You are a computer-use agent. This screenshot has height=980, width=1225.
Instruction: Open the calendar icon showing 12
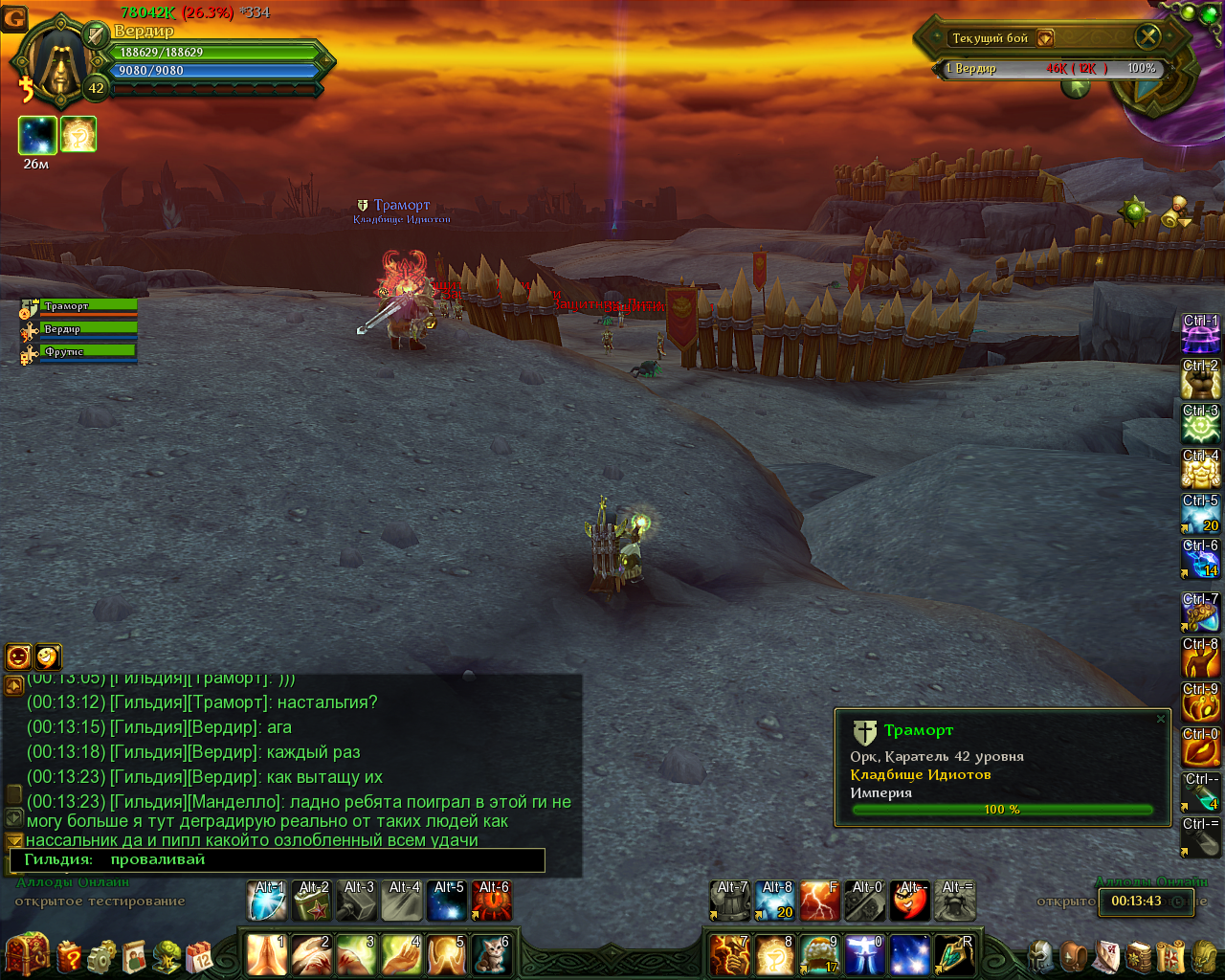199,955
